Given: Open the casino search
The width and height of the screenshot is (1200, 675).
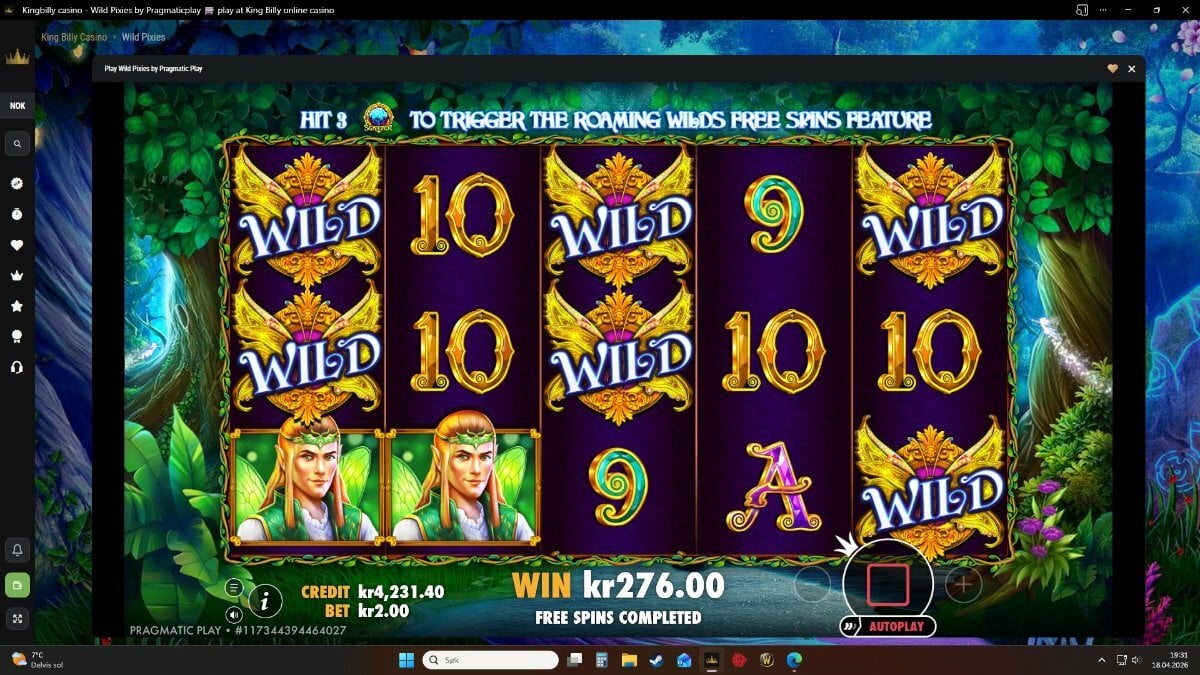Looking at the screenshot, I should [x=17, y=145].
